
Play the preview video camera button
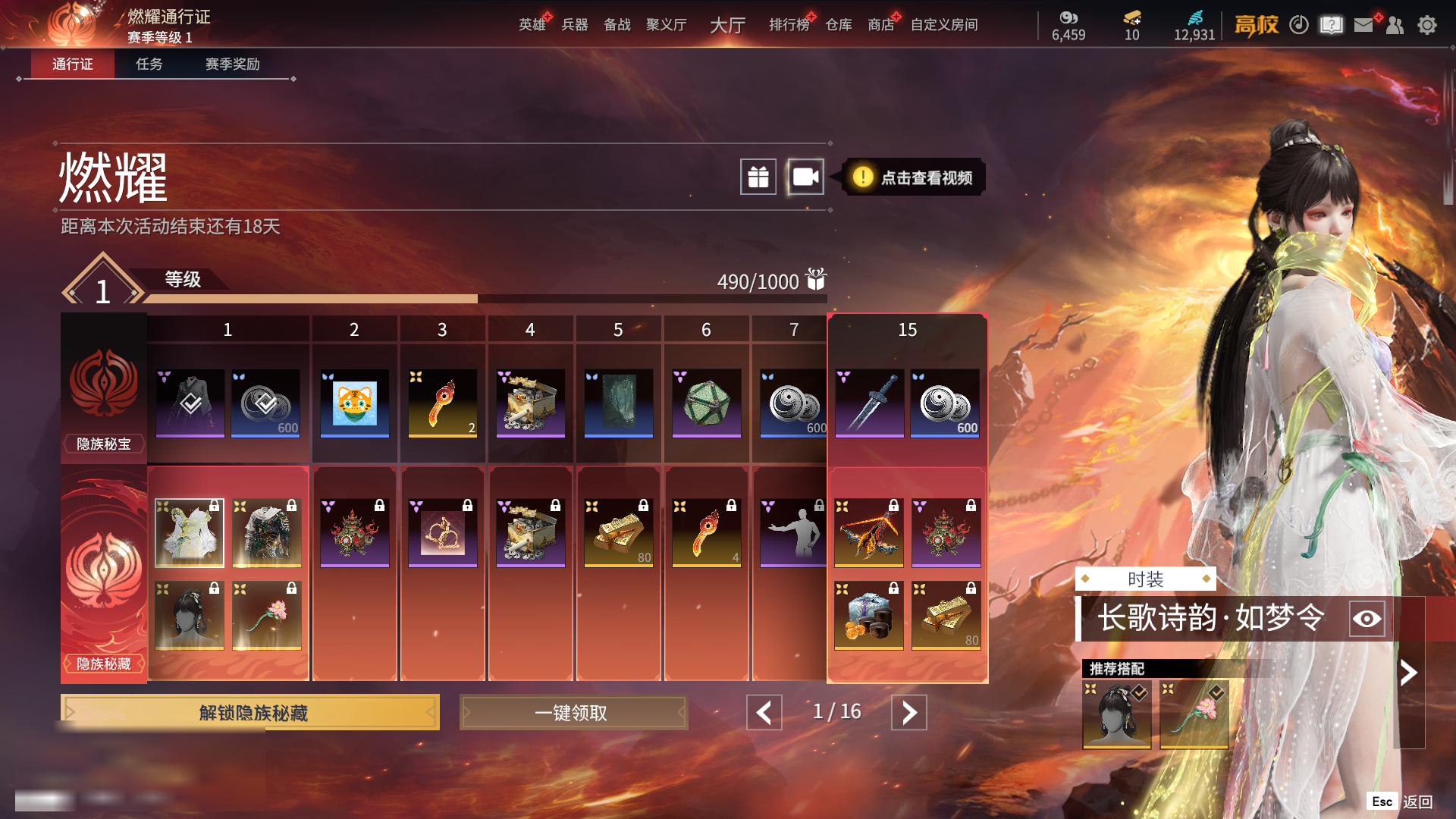click(805, 177)
